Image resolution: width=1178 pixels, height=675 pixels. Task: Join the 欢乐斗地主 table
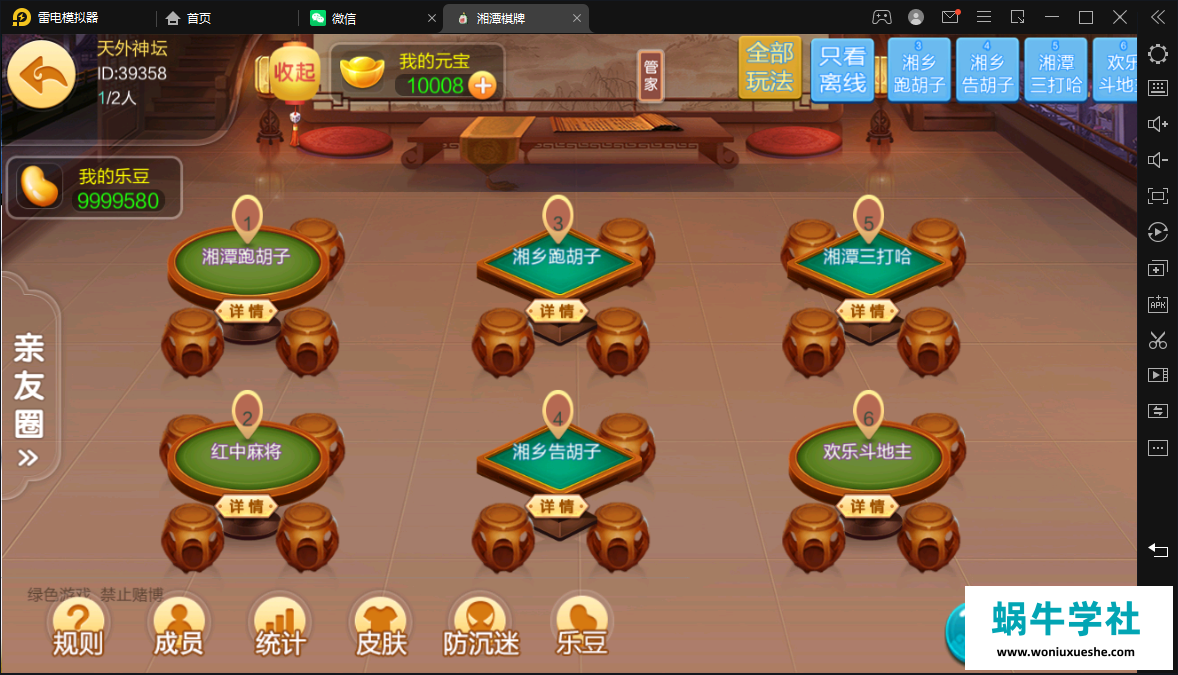click(868, 452)
